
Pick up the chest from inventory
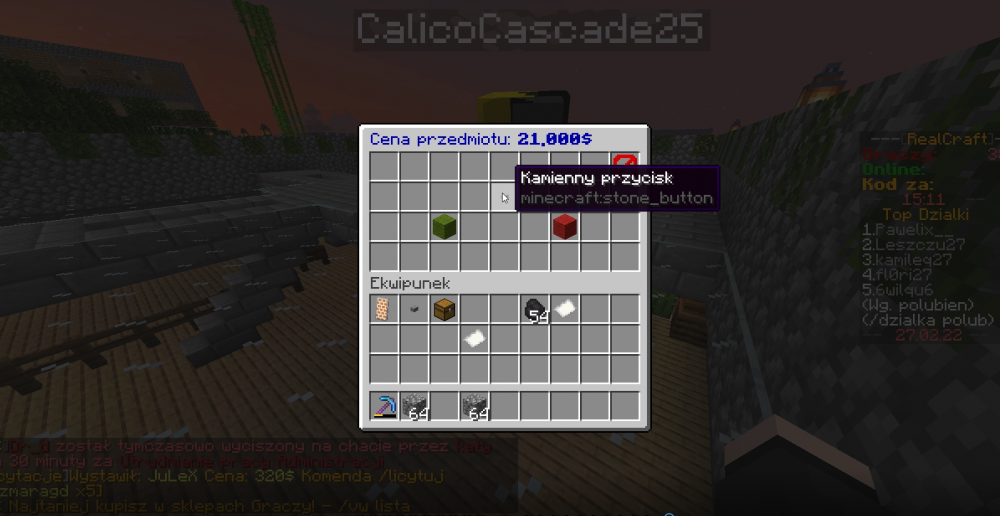point(445,310)
